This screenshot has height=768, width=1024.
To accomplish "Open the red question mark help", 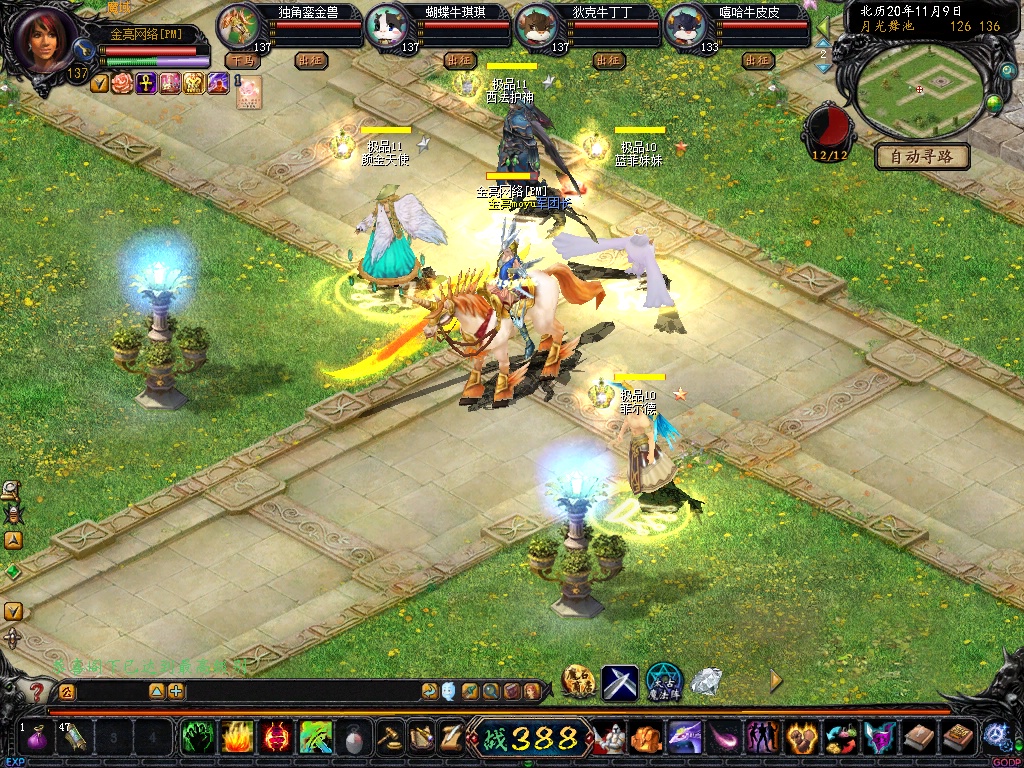I will [x=37, y=691].
